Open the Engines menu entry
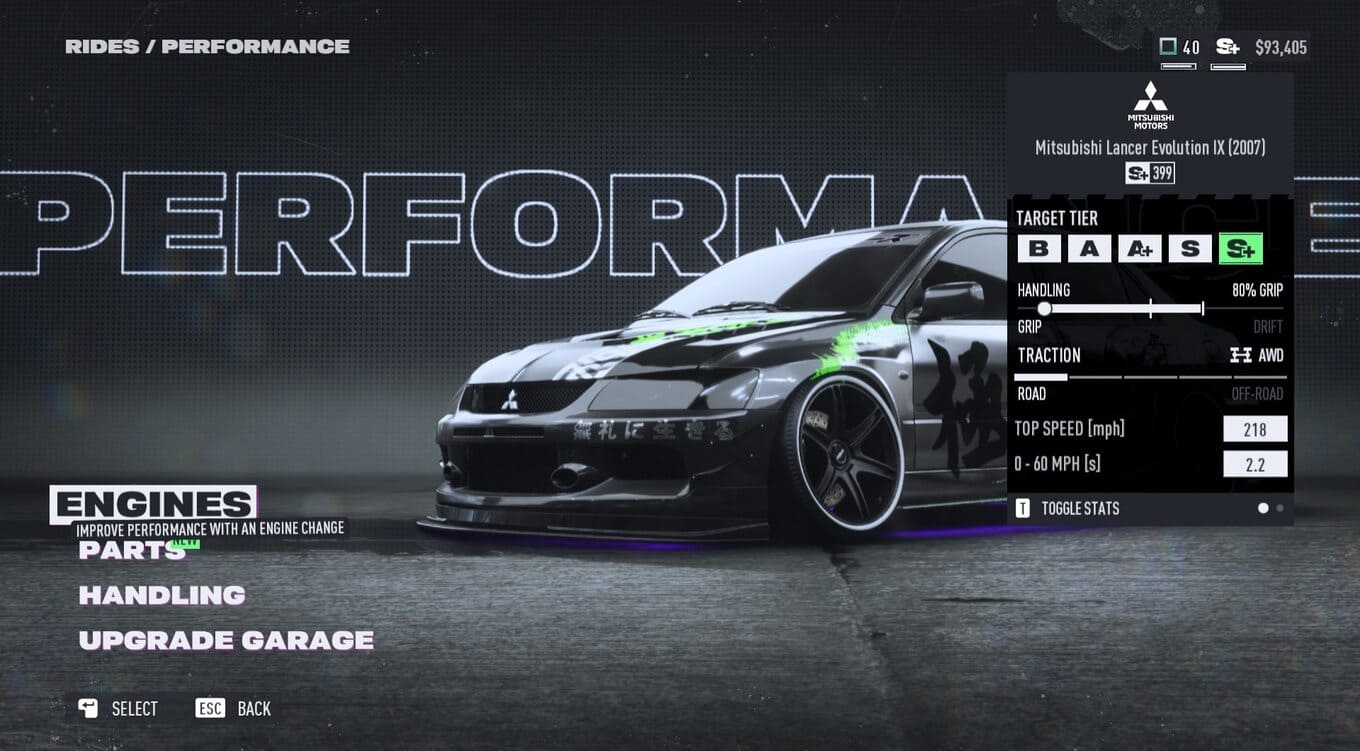Image resolution: width=1360 pixels, height=751 pixels. (153, 504)
